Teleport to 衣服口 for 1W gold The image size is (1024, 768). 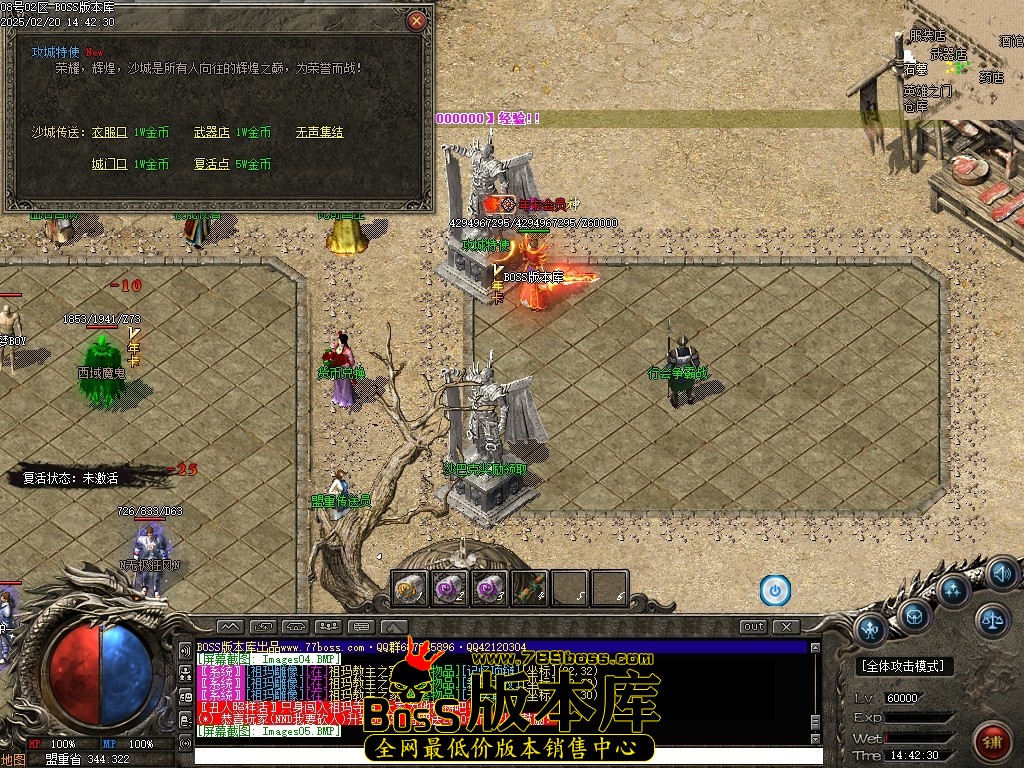click(x=109, y=132)
